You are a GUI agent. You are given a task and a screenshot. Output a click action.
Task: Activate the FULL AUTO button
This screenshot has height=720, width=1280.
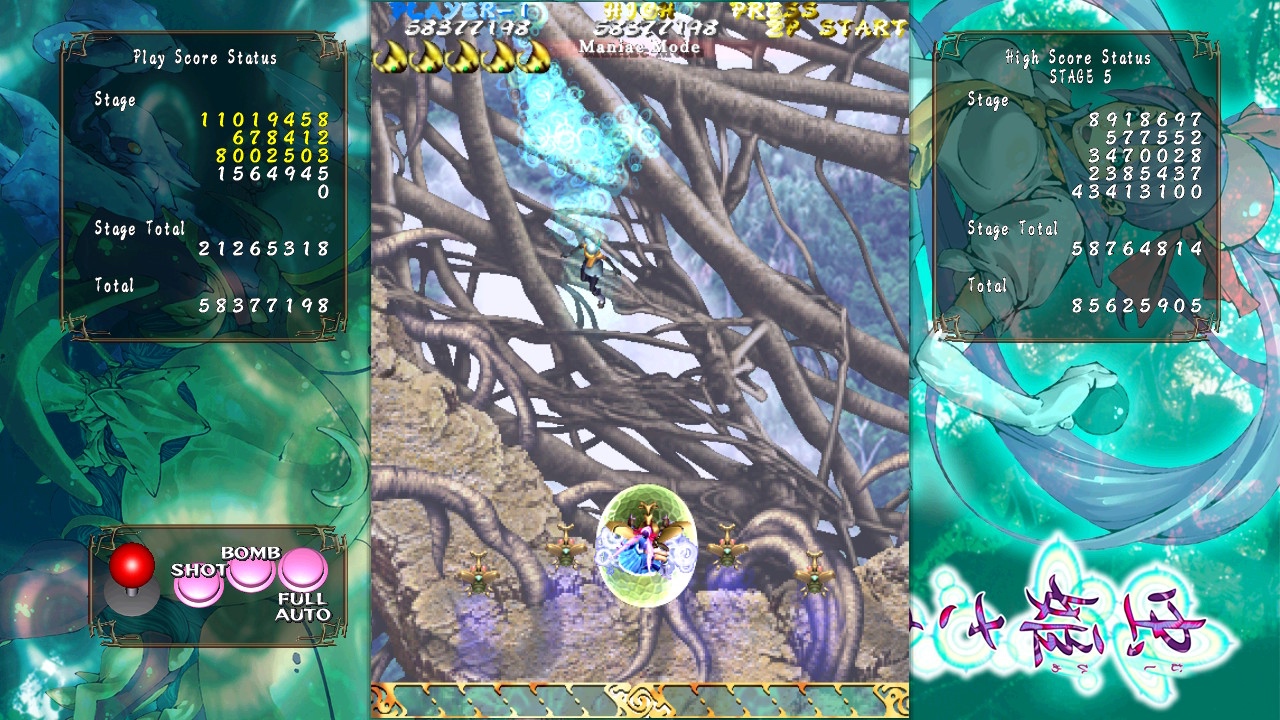point(303,570)
